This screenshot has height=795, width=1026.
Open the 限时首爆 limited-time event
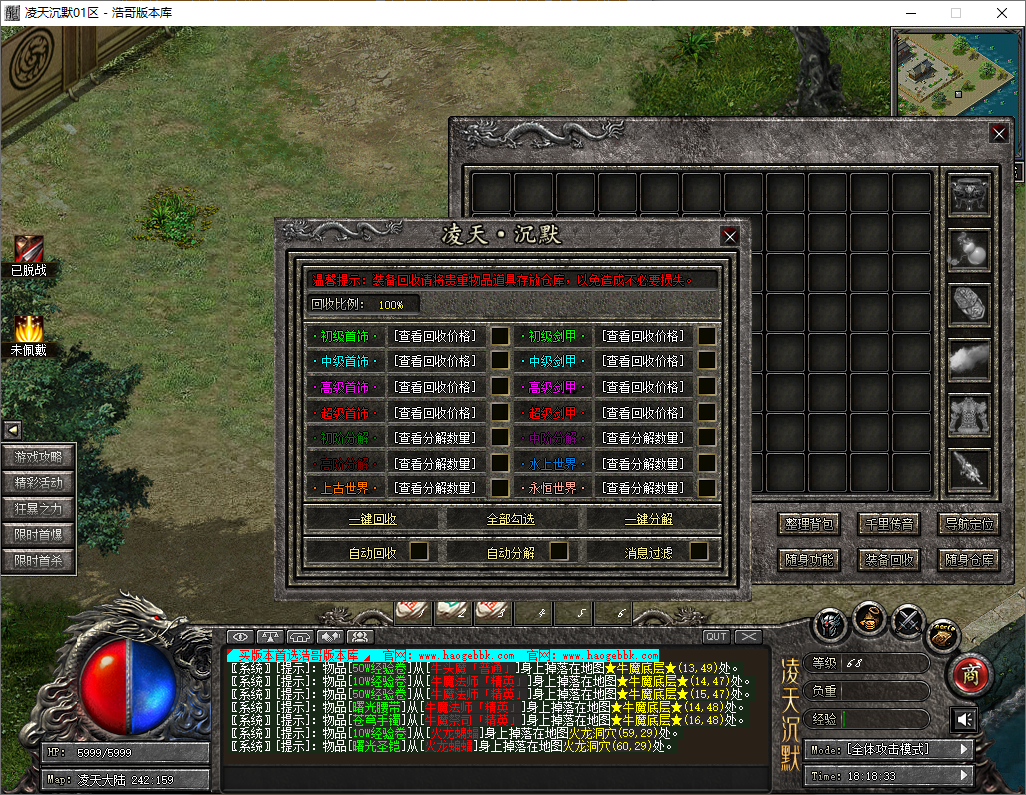pyautogui.click(x=38, y=535)
